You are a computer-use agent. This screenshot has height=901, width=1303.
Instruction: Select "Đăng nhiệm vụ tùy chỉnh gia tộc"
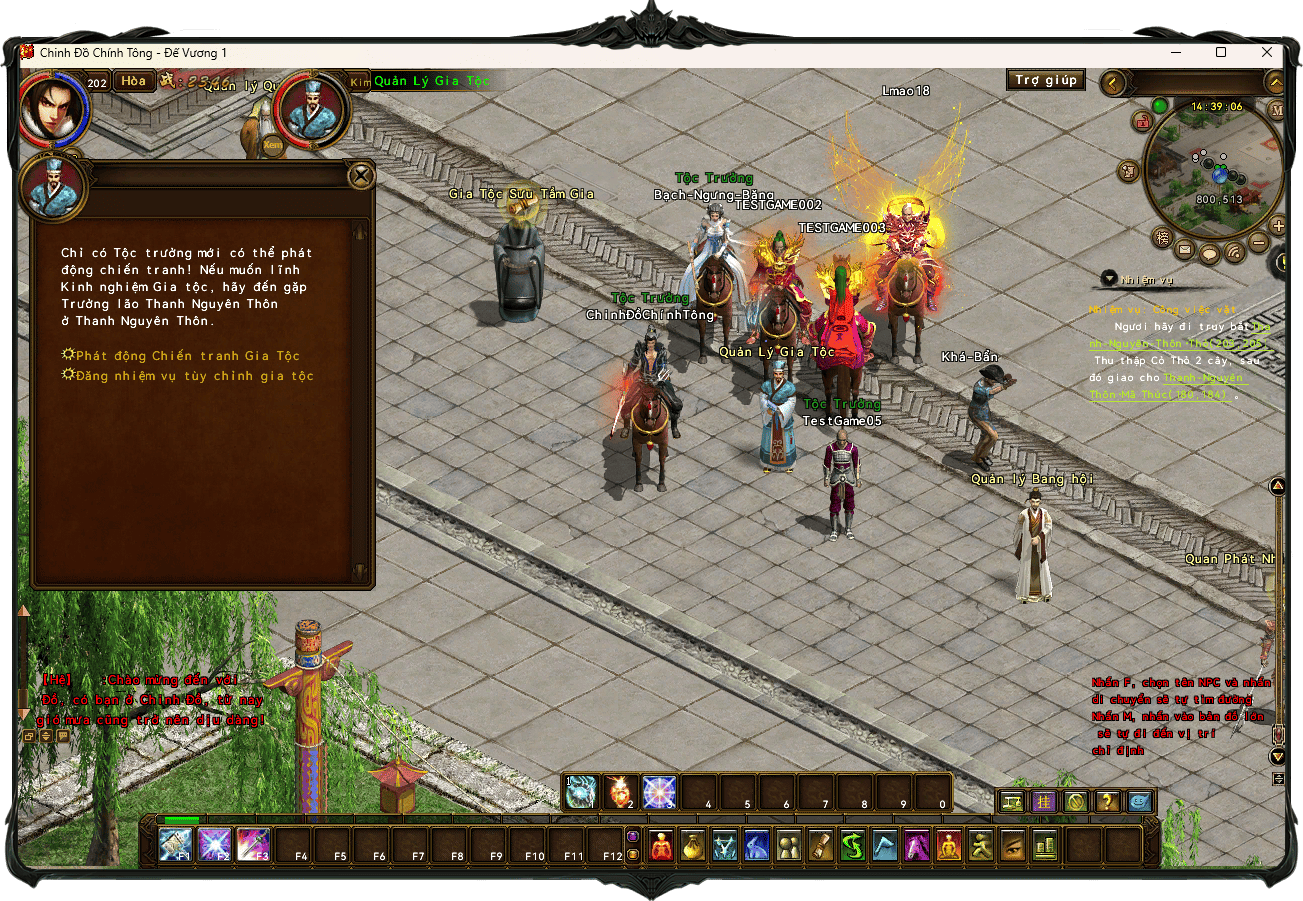pyautogui.click(x=194, y=376)
